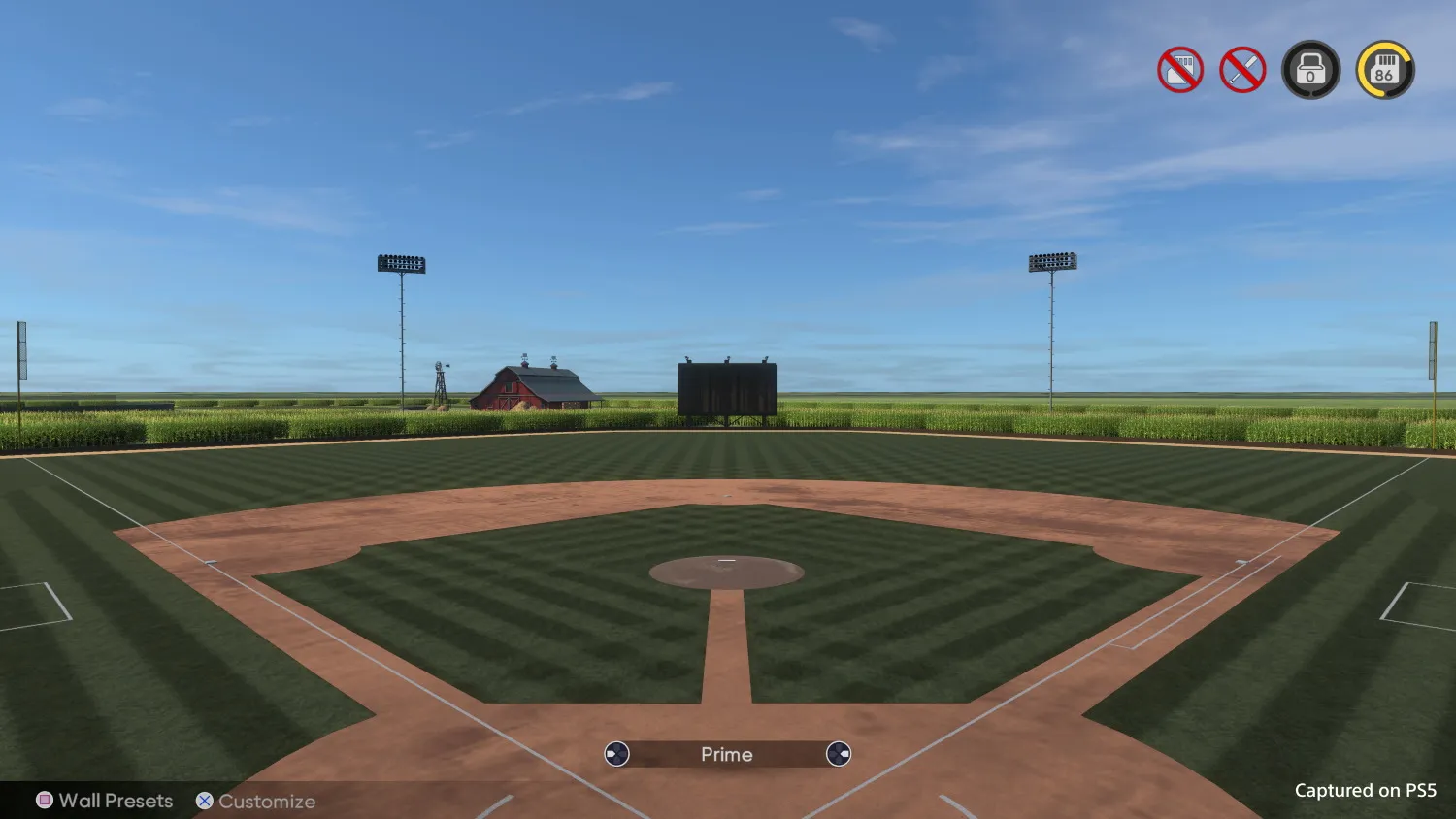Click the no-bats restriction icon
The width and height of the screenshot is (1456, 819).
[x=1243, y=69]
